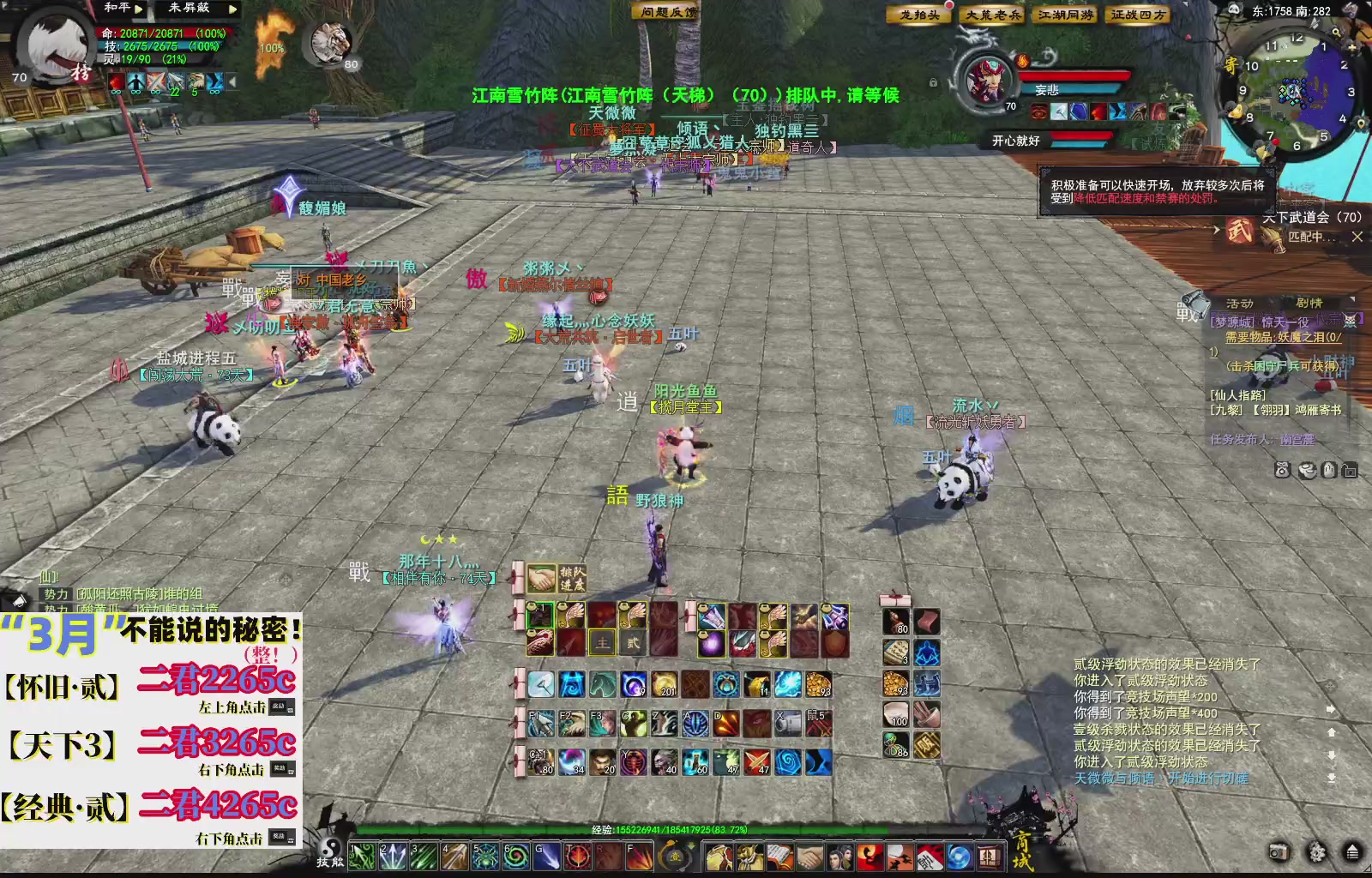This screenshot has height=878, width=1372.
Task: Expand the 天下武道会 matching panel arrow
Action: [1215, 230]
